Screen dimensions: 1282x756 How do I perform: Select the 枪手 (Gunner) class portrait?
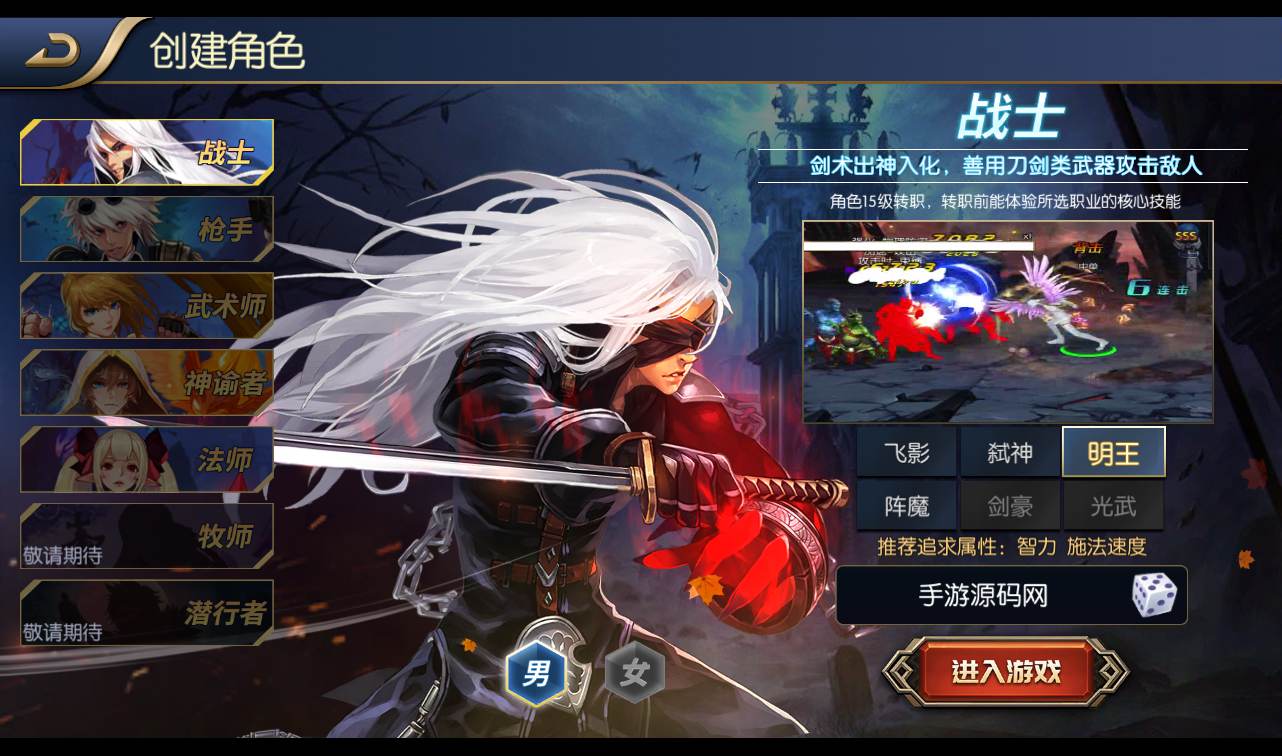146,229
